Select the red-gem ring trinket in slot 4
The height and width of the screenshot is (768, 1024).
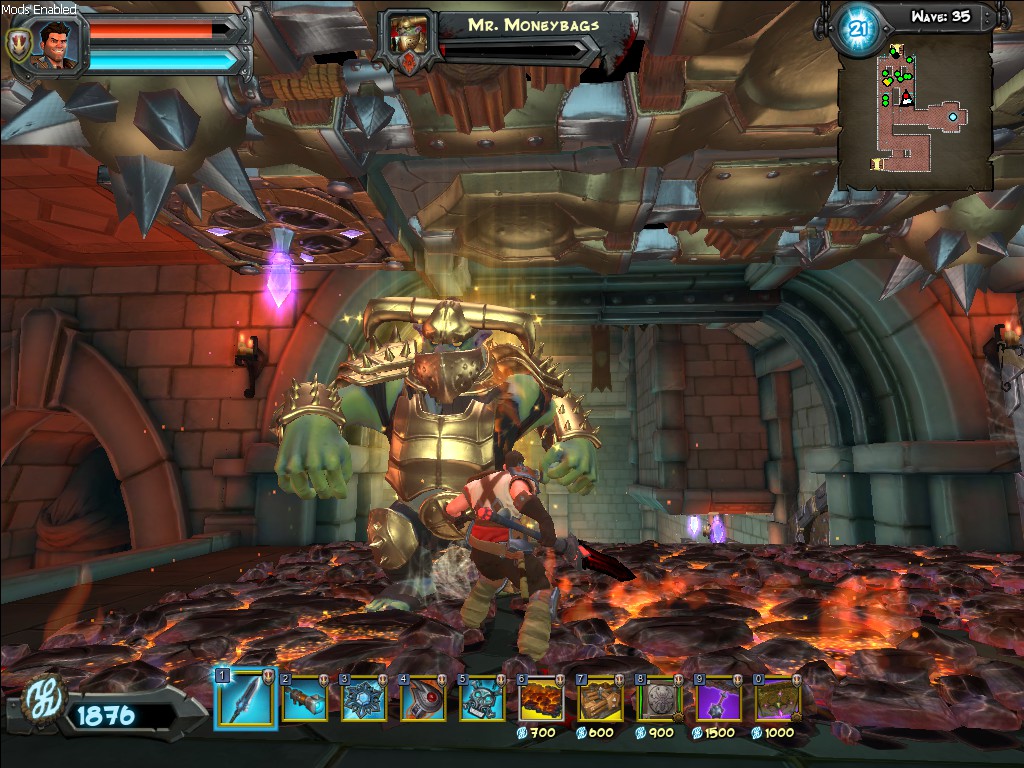[423, 699]
